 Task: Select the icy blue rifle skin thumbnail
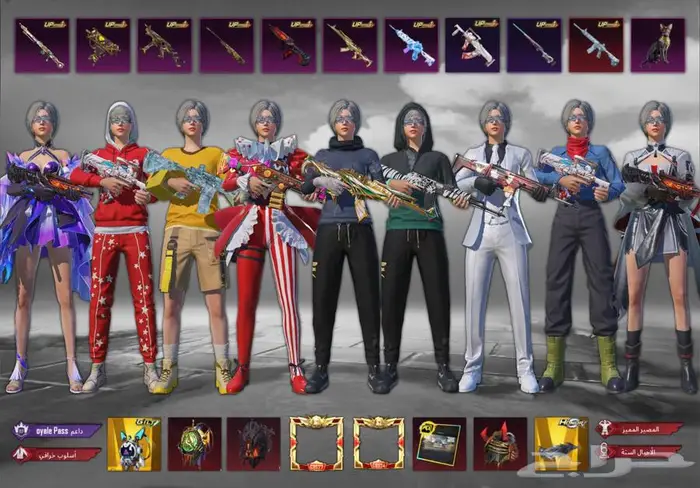[411, 45]
